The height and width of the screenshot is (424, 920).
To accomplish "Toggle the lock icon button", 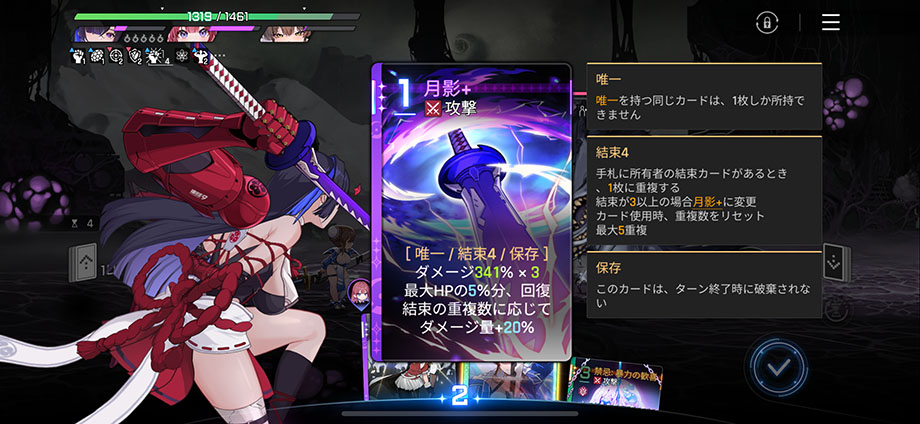I will click(767, 22).
